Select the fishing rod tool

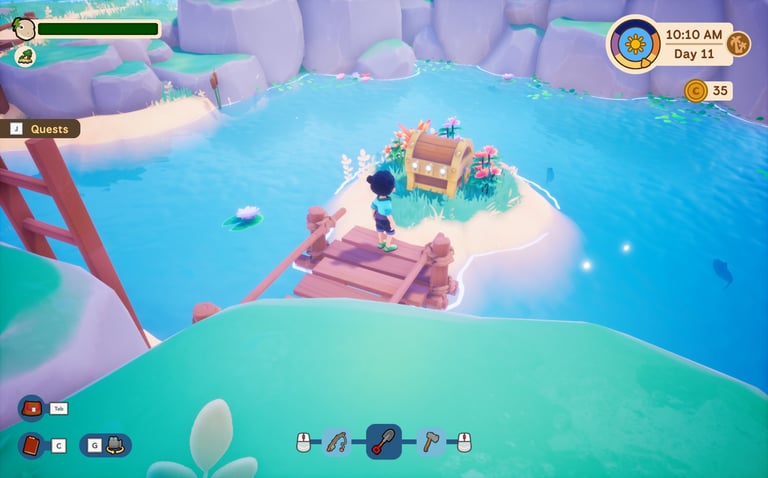click(x=337, y=441)
